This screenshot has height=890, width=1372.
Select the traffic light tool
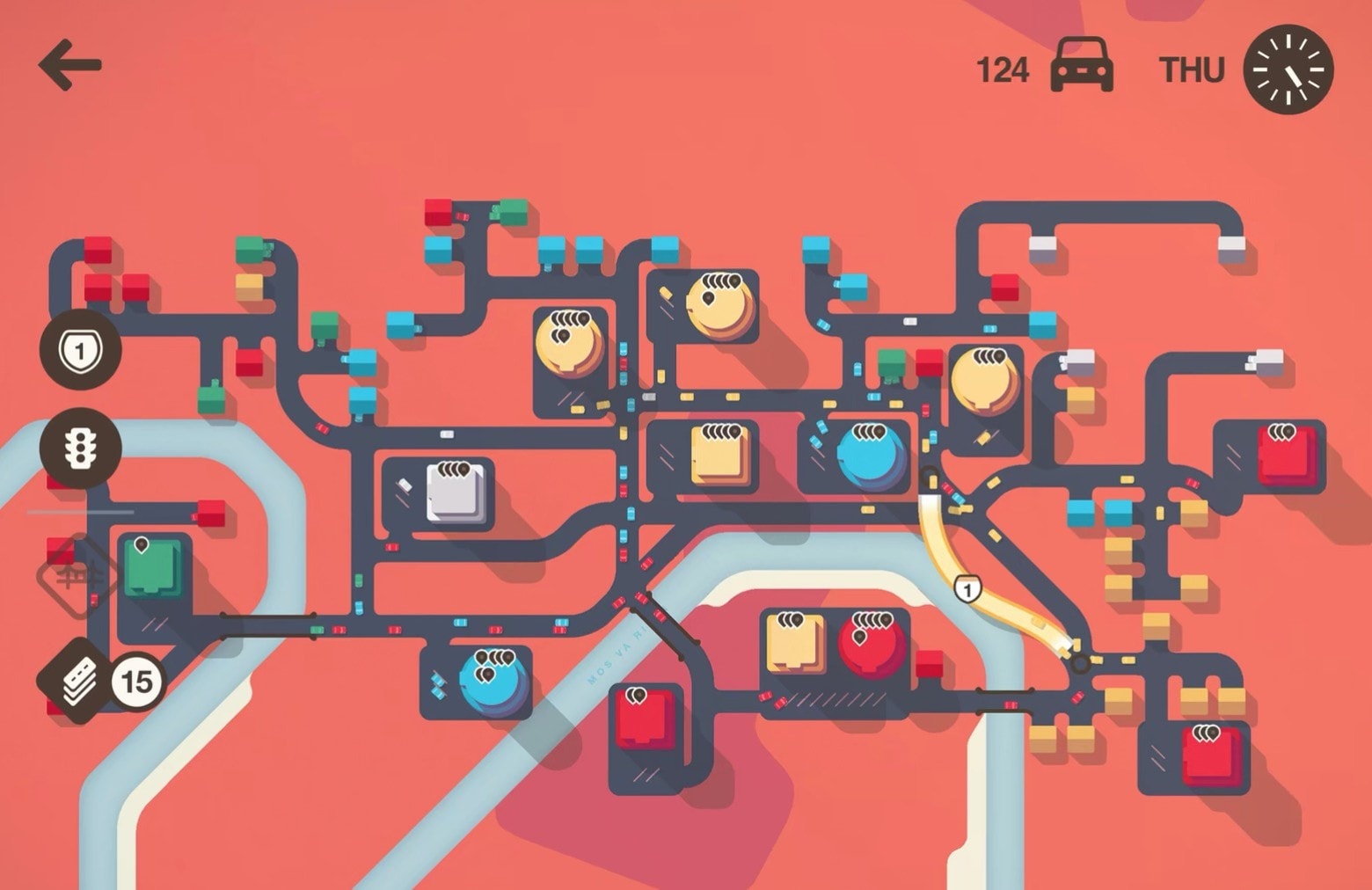pos(77,449)
